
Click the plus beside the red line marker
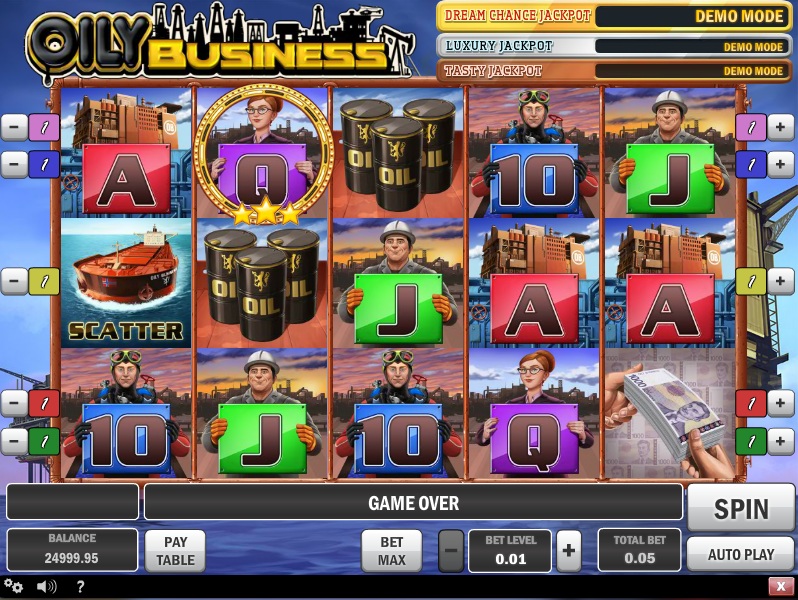781,403
